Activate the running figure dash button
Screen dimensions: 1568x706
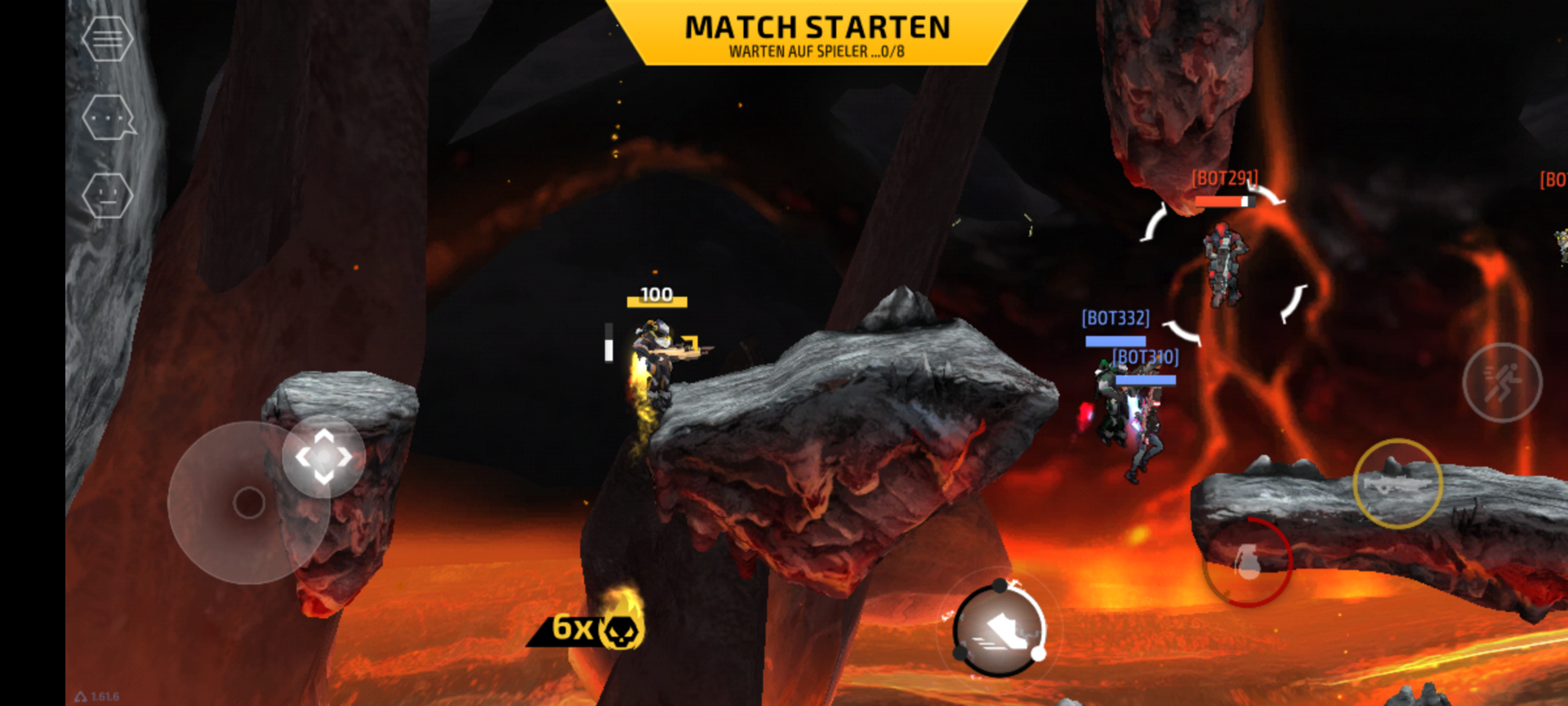click(x=1501, y=382)
